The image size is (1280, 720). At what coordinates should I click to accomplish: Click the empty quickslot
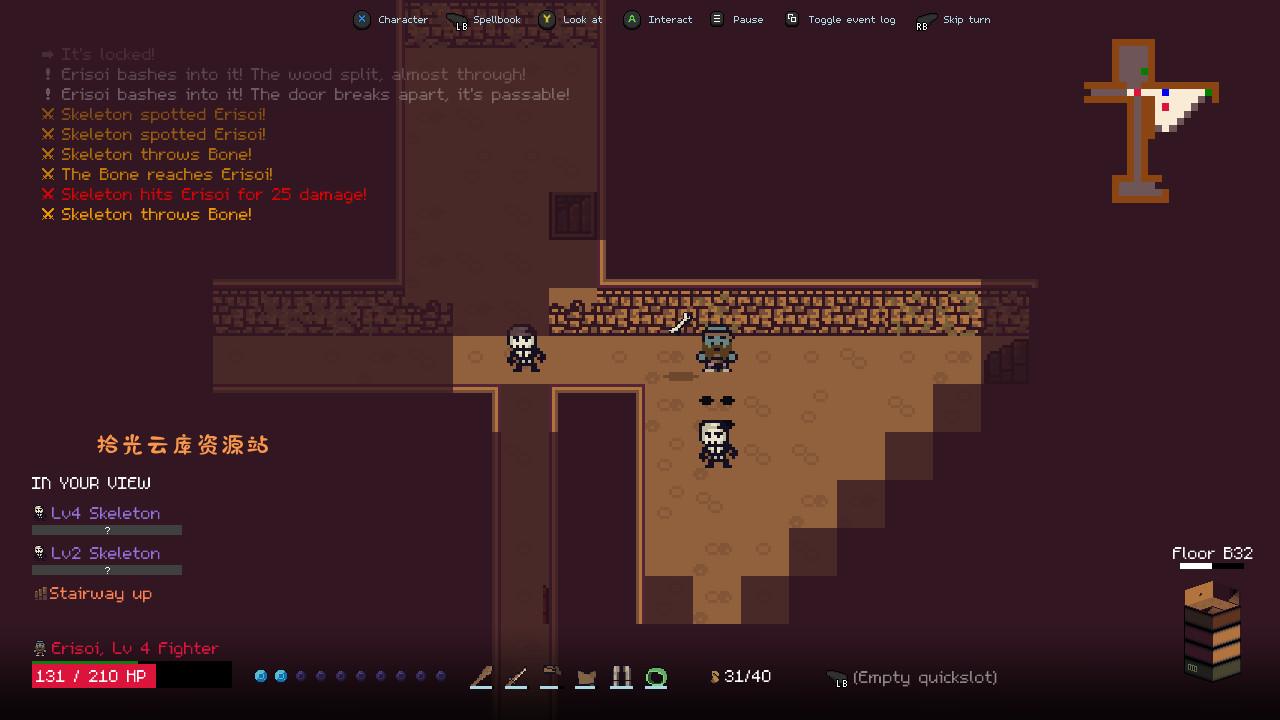924,678
